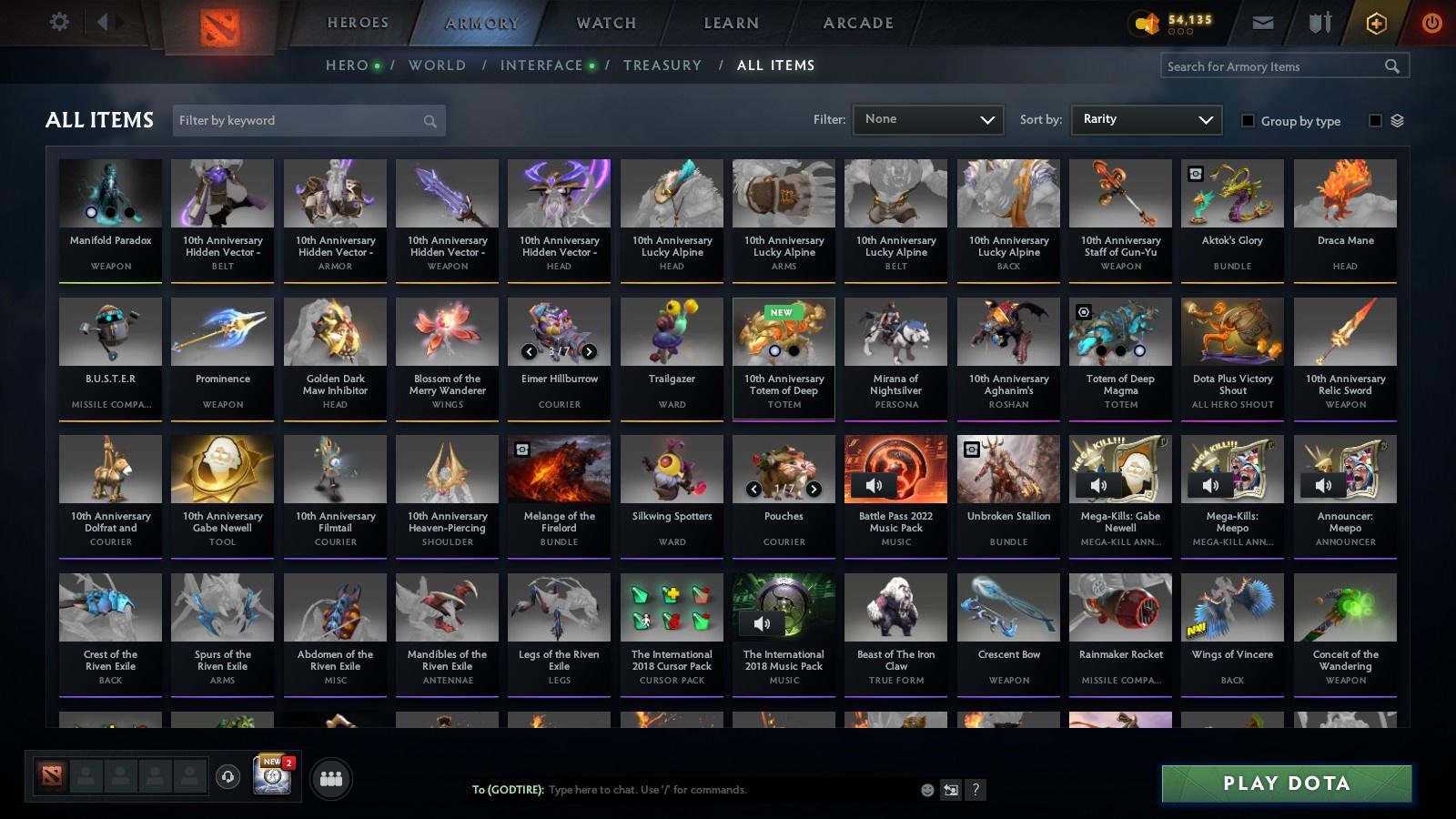Image resolution: width=1456 pixels, height=819 pixels.
Task: Expand Eimer Hillburrow's next style arrow
Action: (590, 351)
